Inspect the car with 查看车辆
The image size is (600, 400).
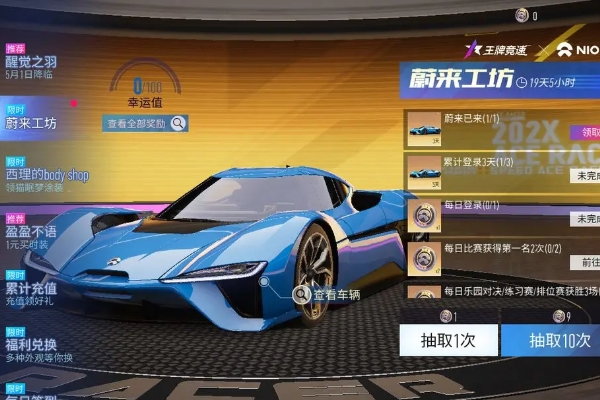pos(325,294)
